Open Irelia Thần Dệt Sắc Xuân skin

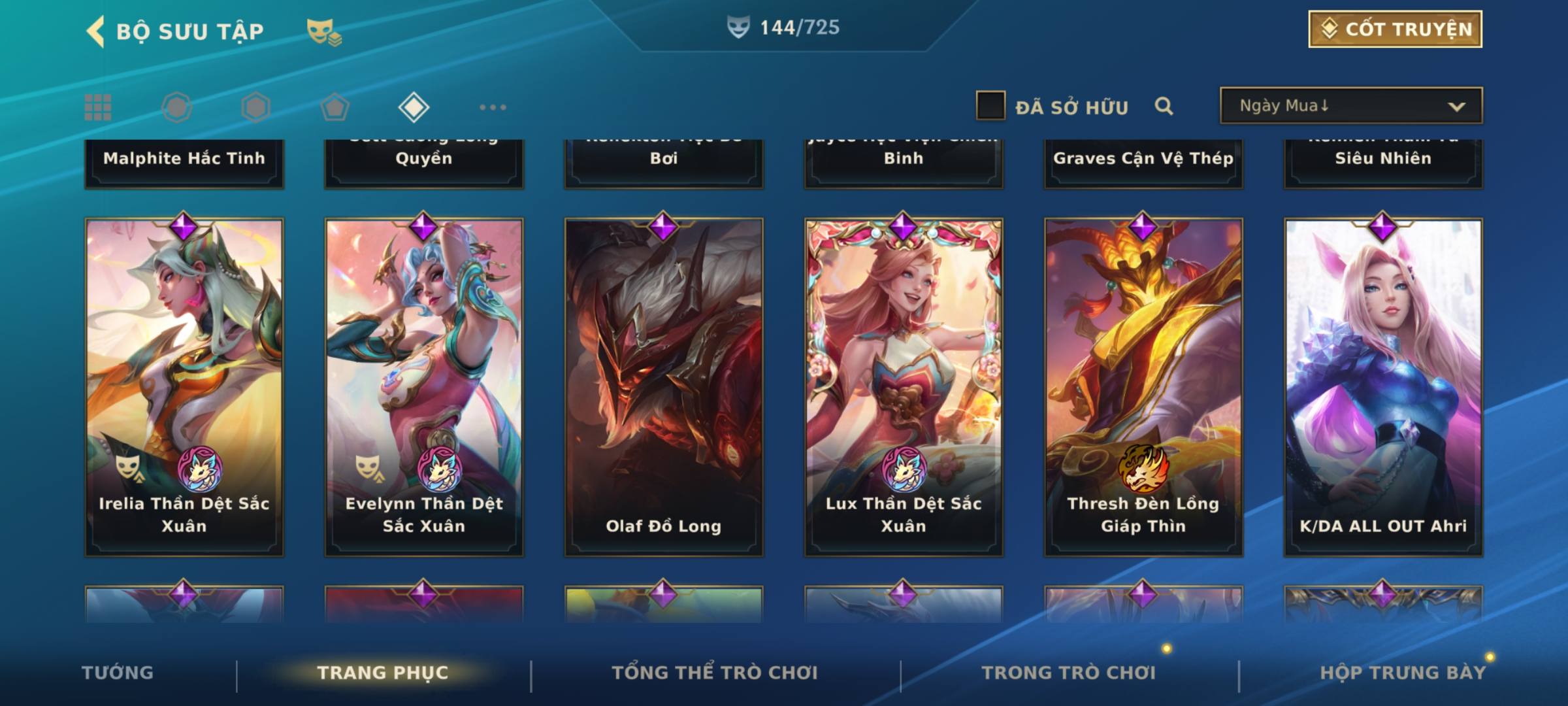click(184, 387)
